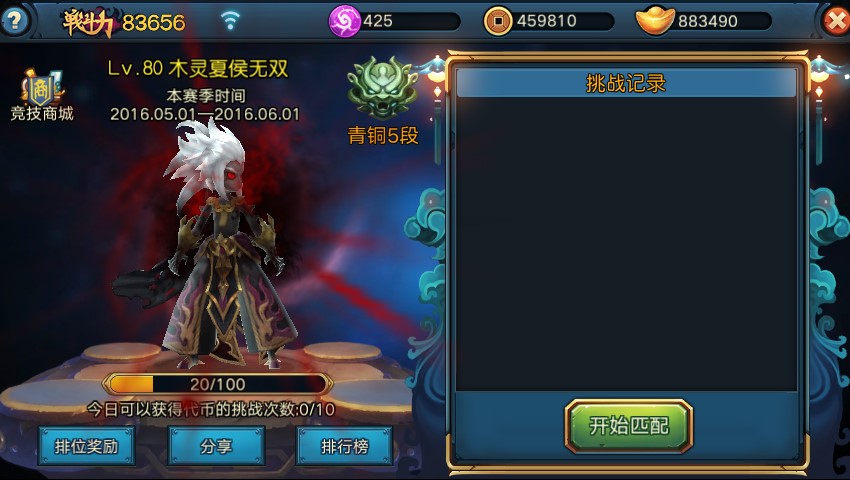Click the copper coin currency icon
Viewport: 850px width, 480px height.
coord(497,20)
